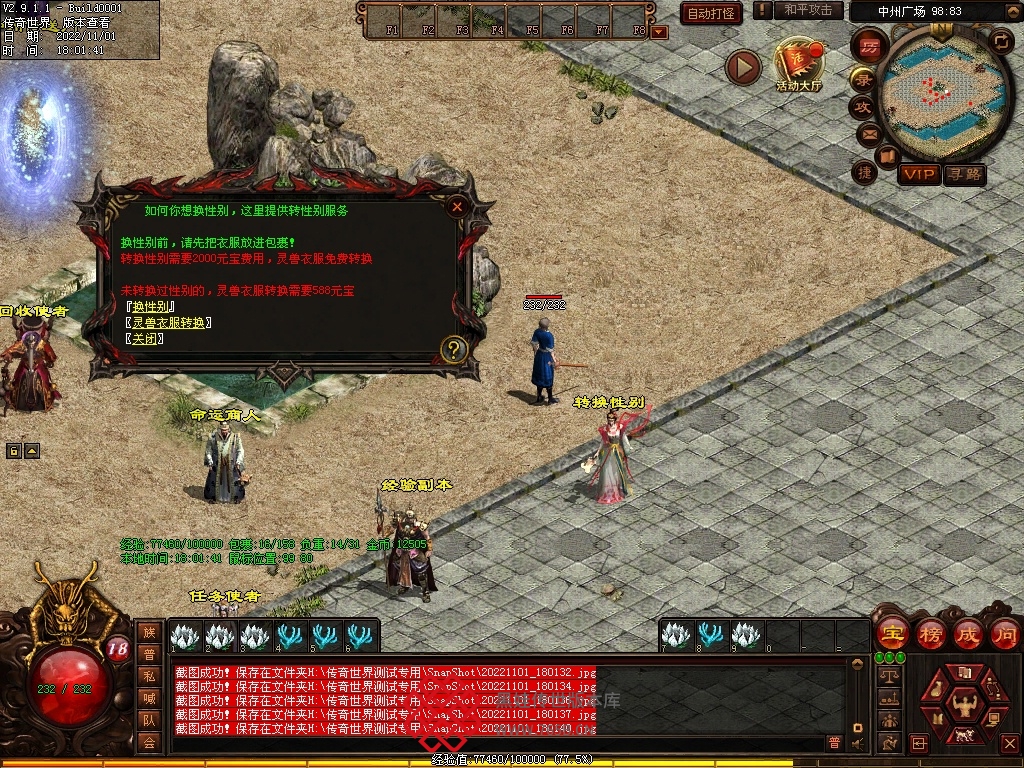The width and height of the screenshot is (1024, 768).
Task: Open the 活动大厅 activity hall icon
Action: point(798,66)
